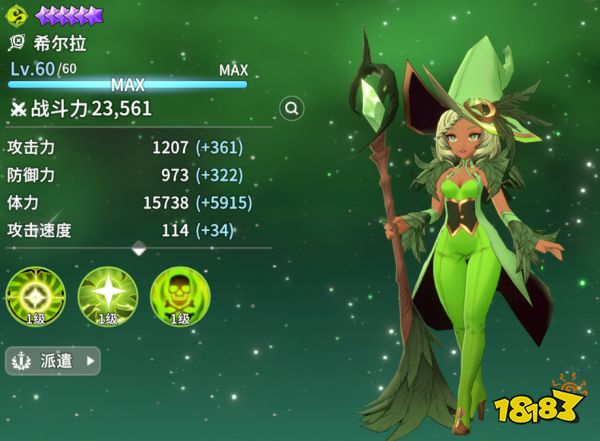The width and height of the screenshot is (600, 441).
Task: Tap the 派遣 dispatch button
Action: point(53,360)
